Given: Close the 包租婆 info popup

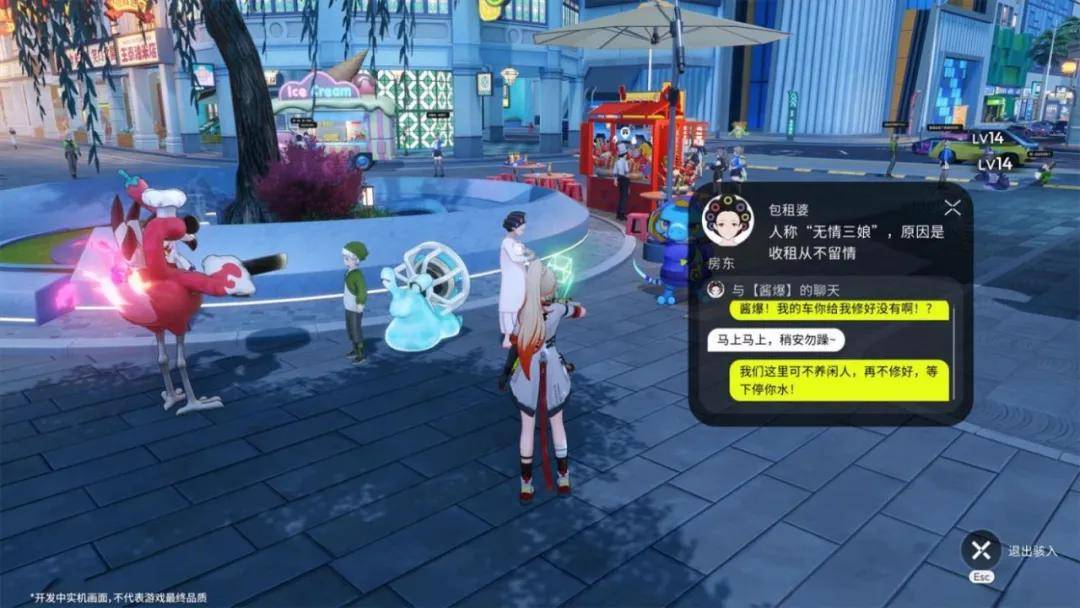Looking at the screenshot, I should click(952, 208).
